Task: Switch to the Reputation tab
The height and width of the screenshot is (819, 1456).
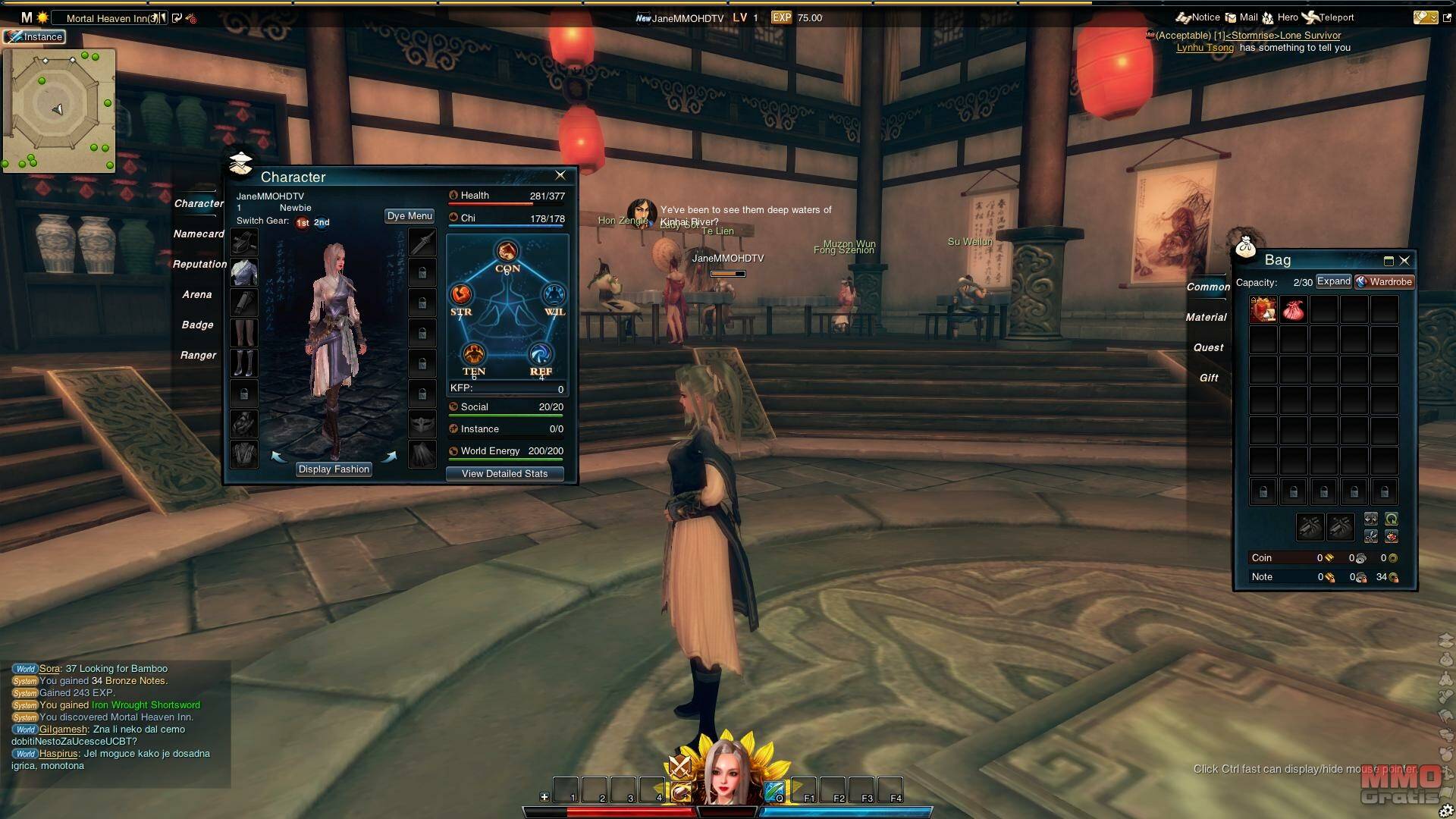Action: [x=199, y=265]
